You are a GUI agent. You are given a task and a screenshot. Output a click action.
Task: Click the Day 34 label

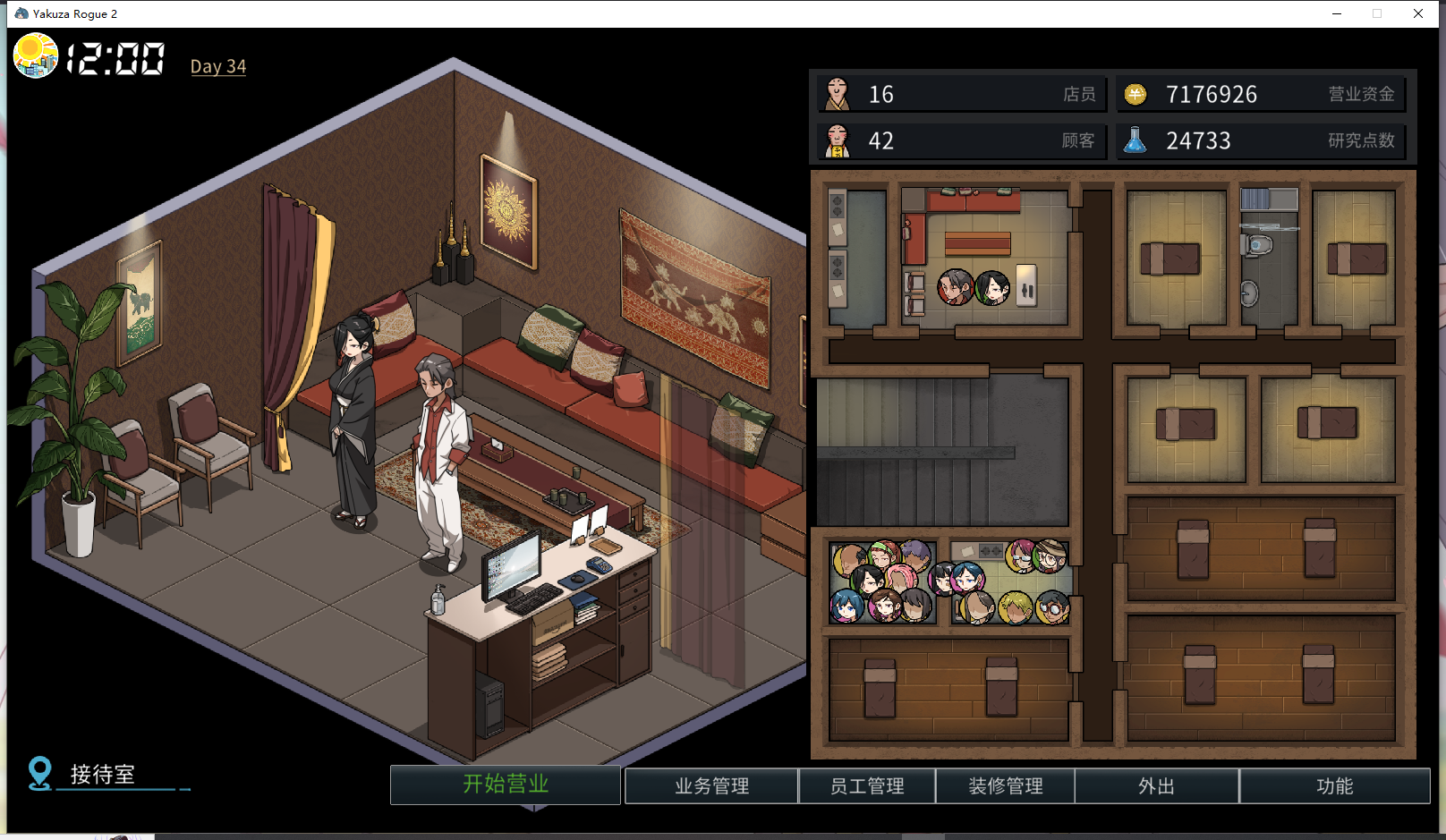point(218,66)
